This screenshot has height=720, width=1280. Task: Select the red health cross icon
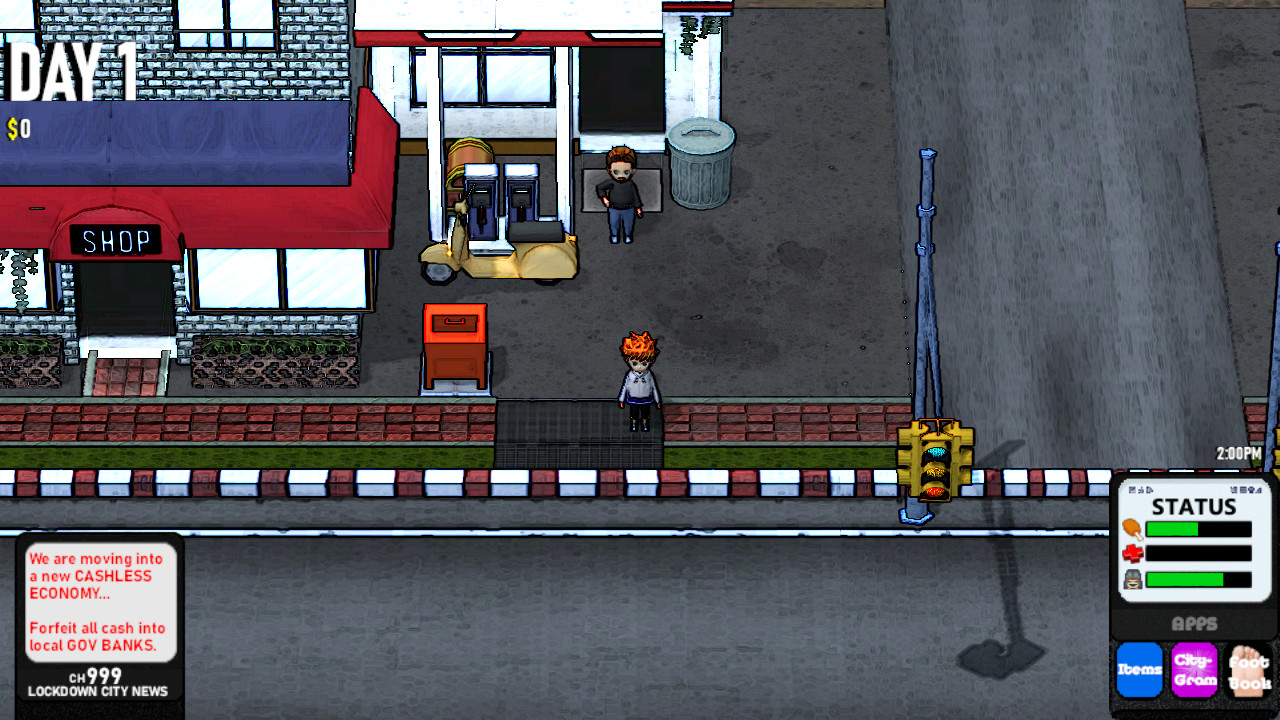tap(1132, 553)
